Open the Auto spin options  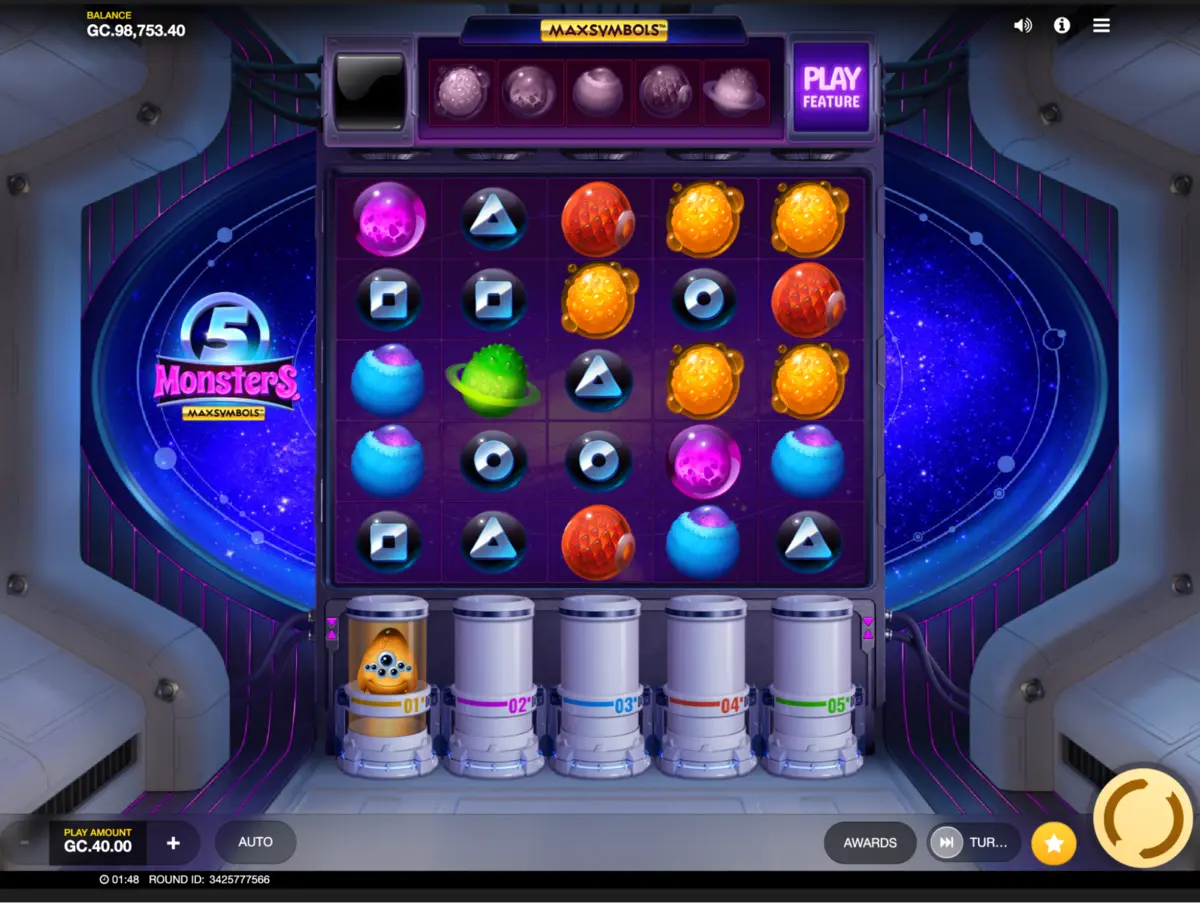pos(255,842)
